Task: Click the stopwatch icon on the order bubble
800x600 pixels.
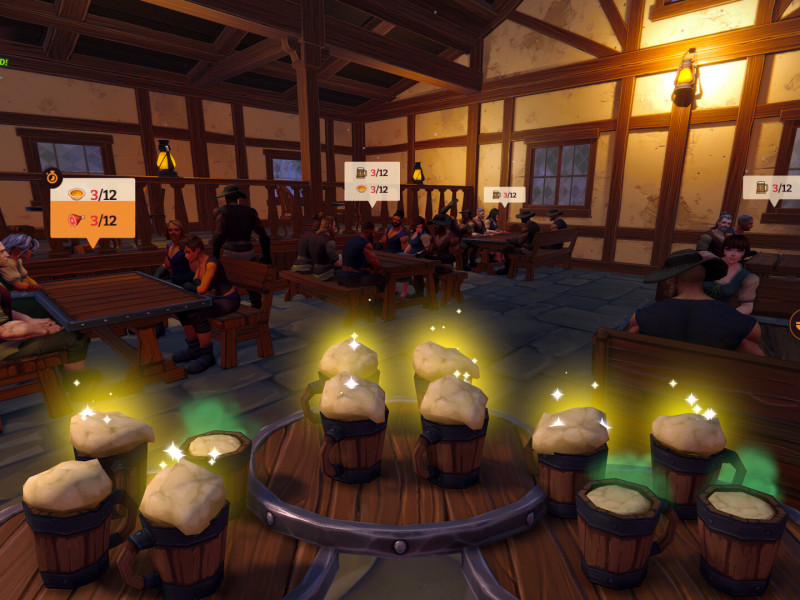Action: click(52, 177)
